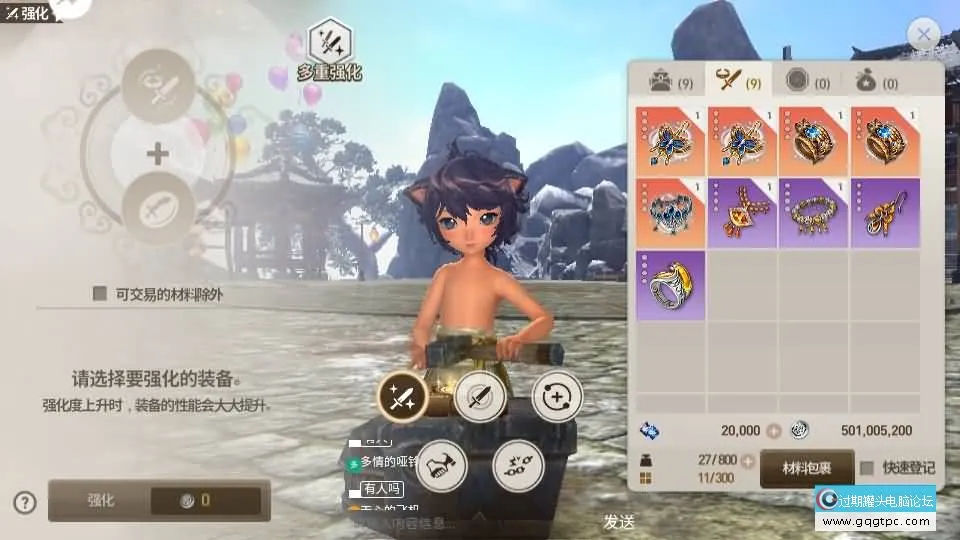Viewport: 960px width, 540px height.
Task: Switch to the armor tab showing (9)
Action: pyautogui.click(x=670, y=82)
